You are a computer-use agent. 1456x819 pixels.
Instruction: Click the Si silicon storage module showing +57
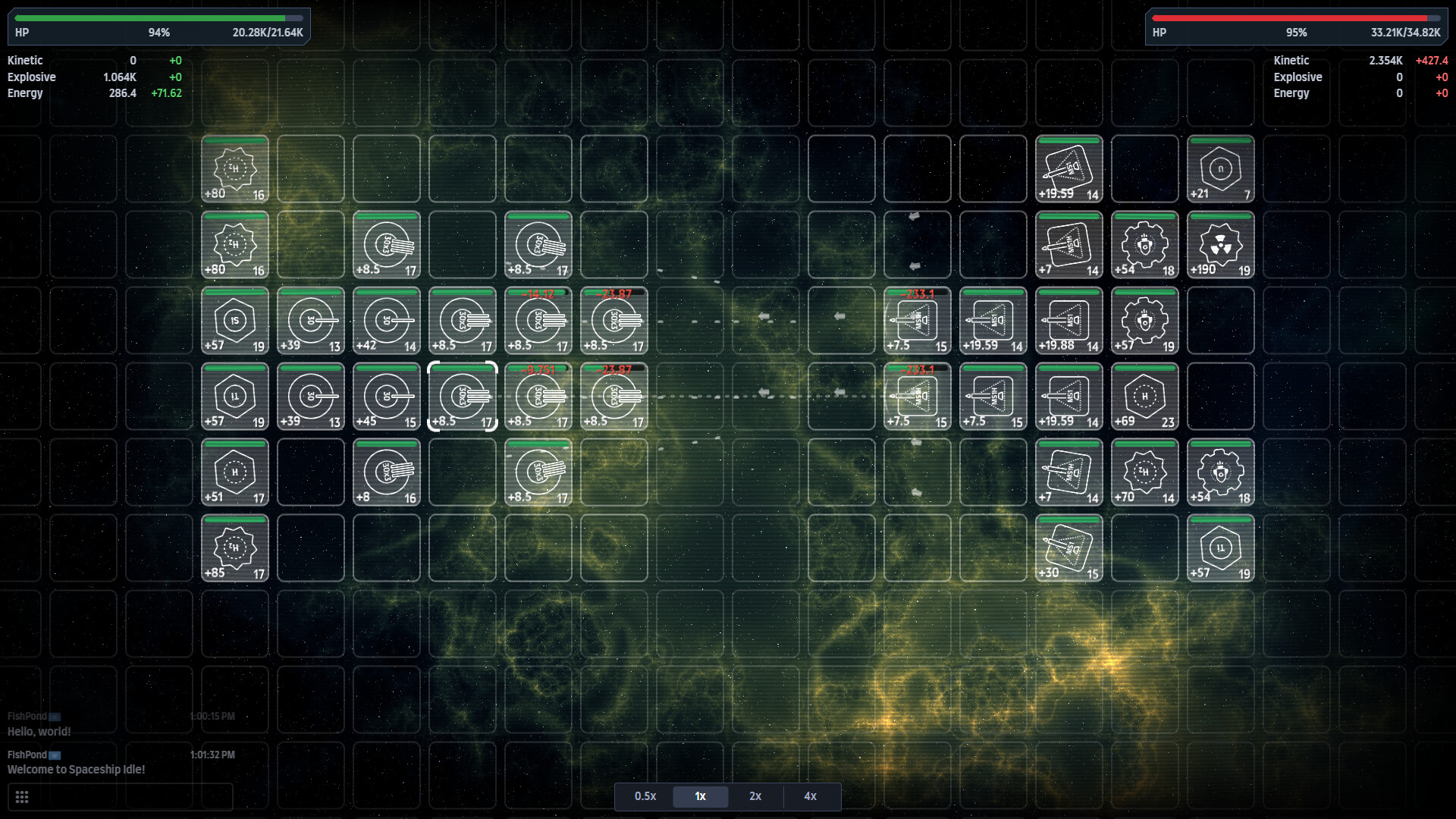(x=235, y=321)
